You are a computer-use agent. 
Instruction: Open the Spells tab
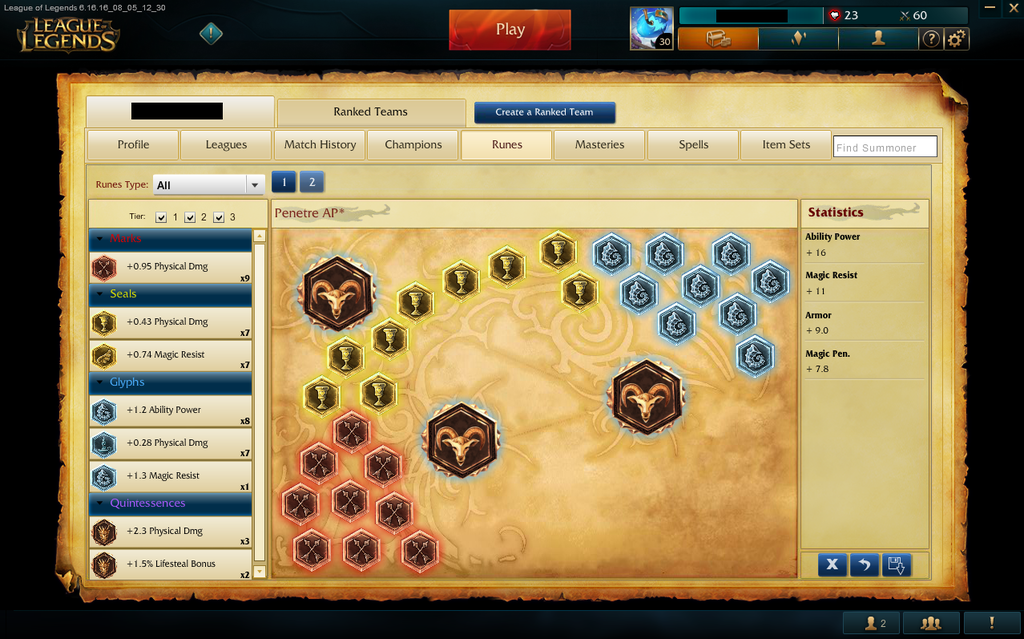tap(693, 145)
